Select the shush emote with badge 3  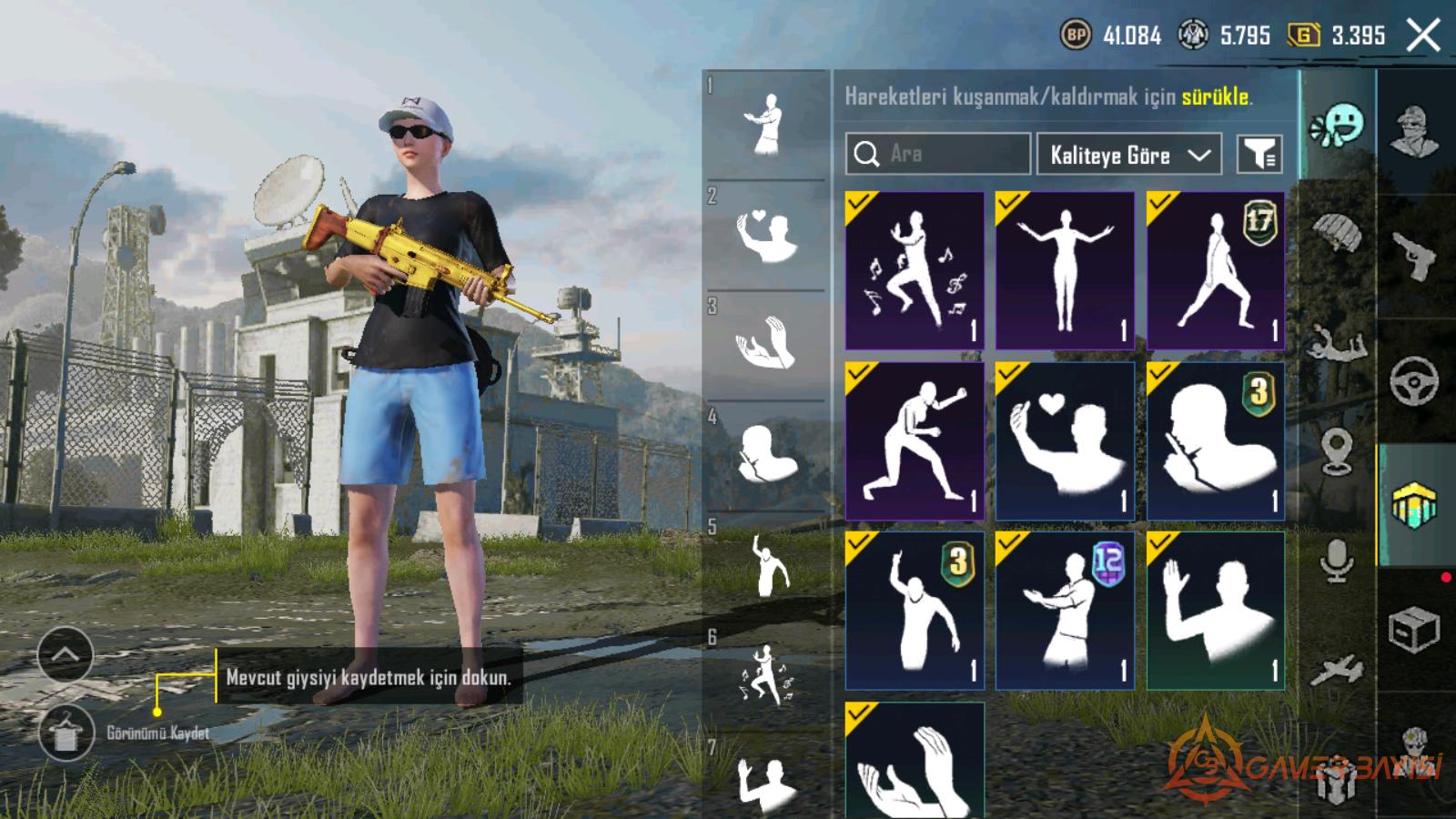[1216, 441]
